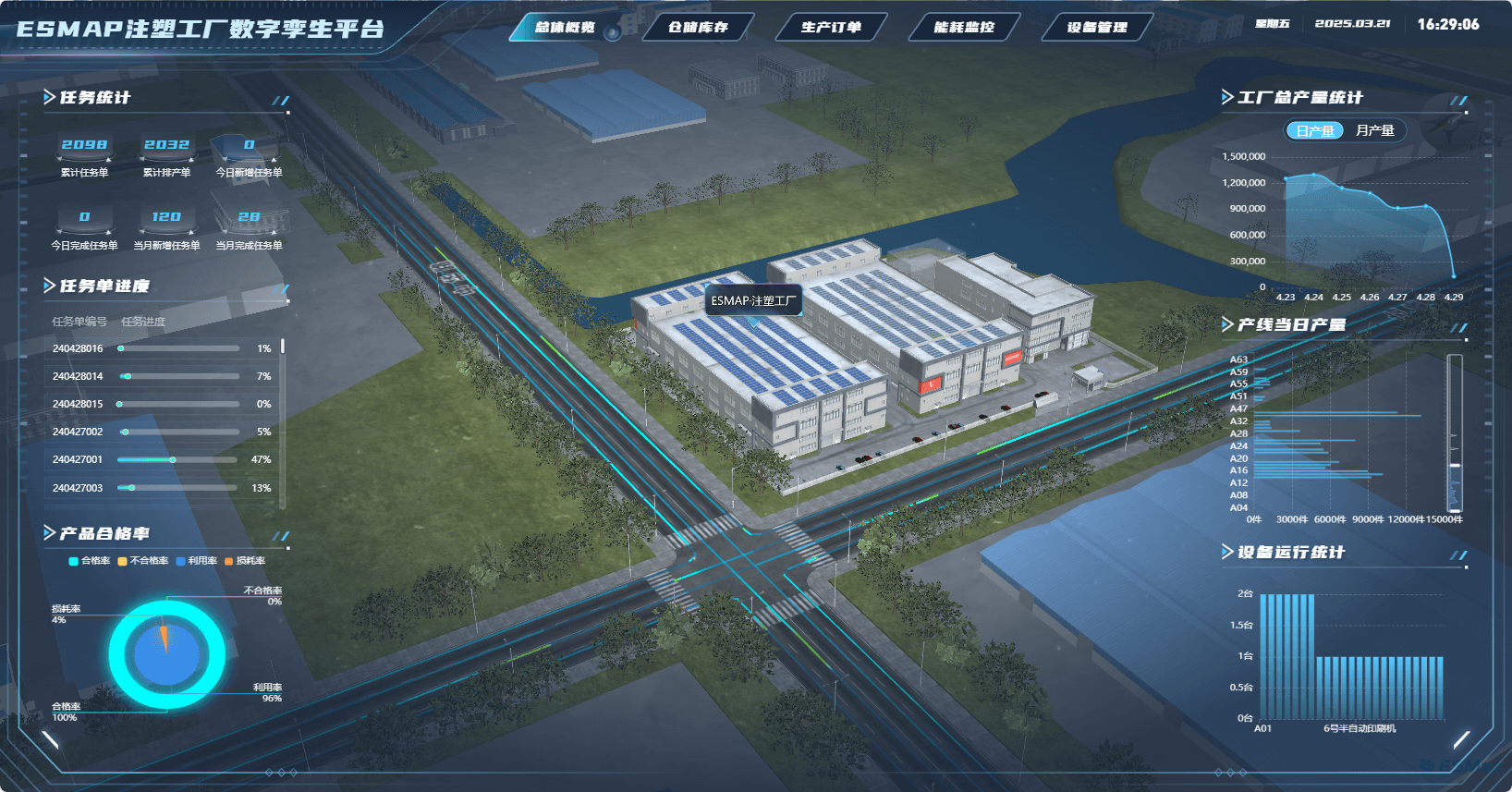This screenshot has height=792, width=1512.
Task: Click task order row 240427001
Action: 162,459
